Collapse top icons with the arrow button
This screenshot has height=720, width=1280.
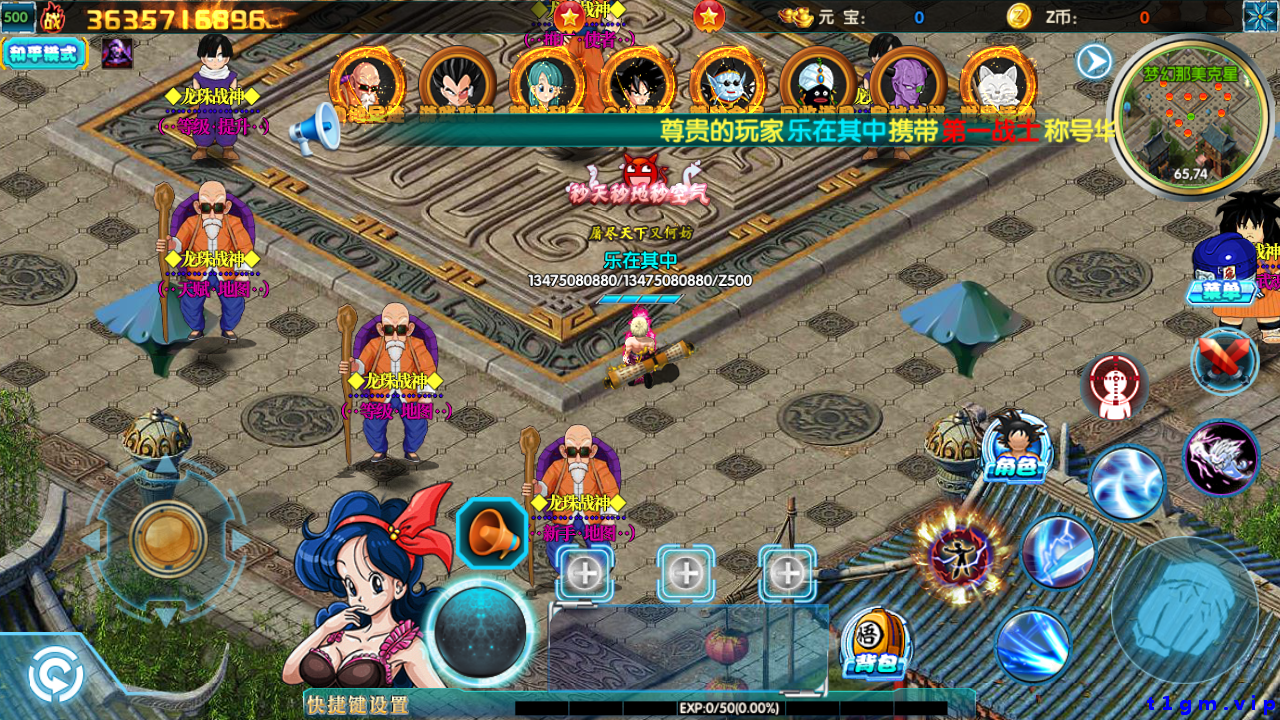point(1094,62)
